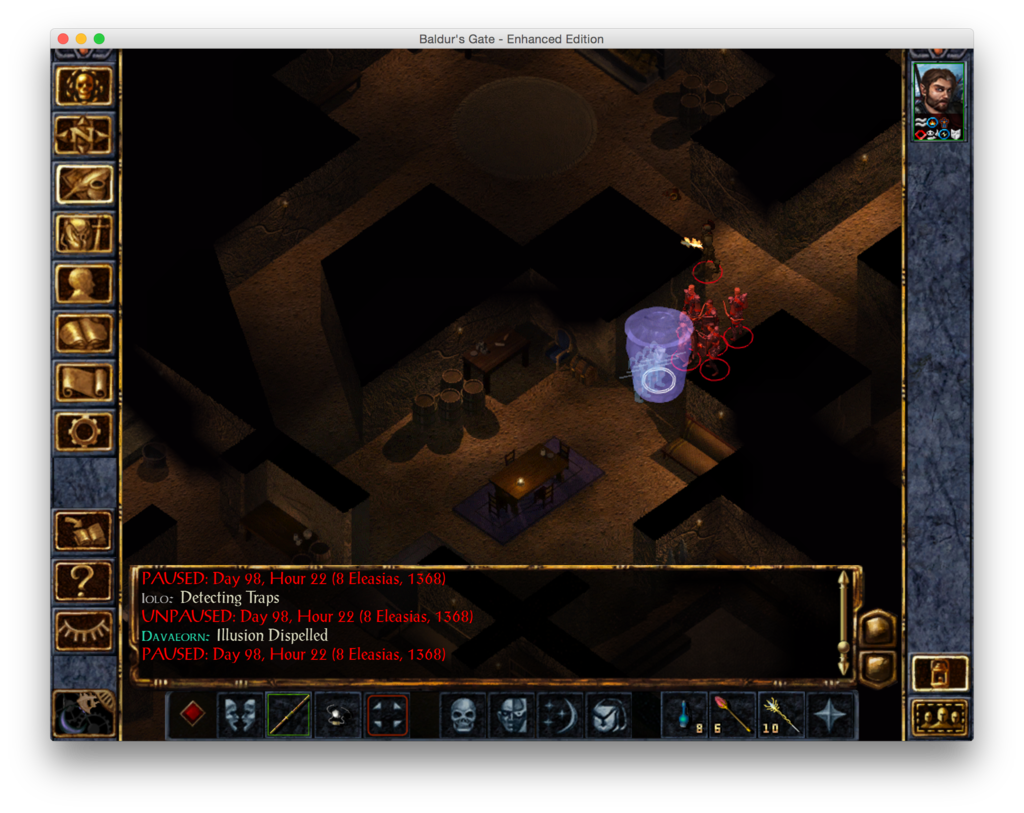This screenshot has width=1024, height=813.
Task: Activate the twin masks ability in the action bar
Action: 240,715
